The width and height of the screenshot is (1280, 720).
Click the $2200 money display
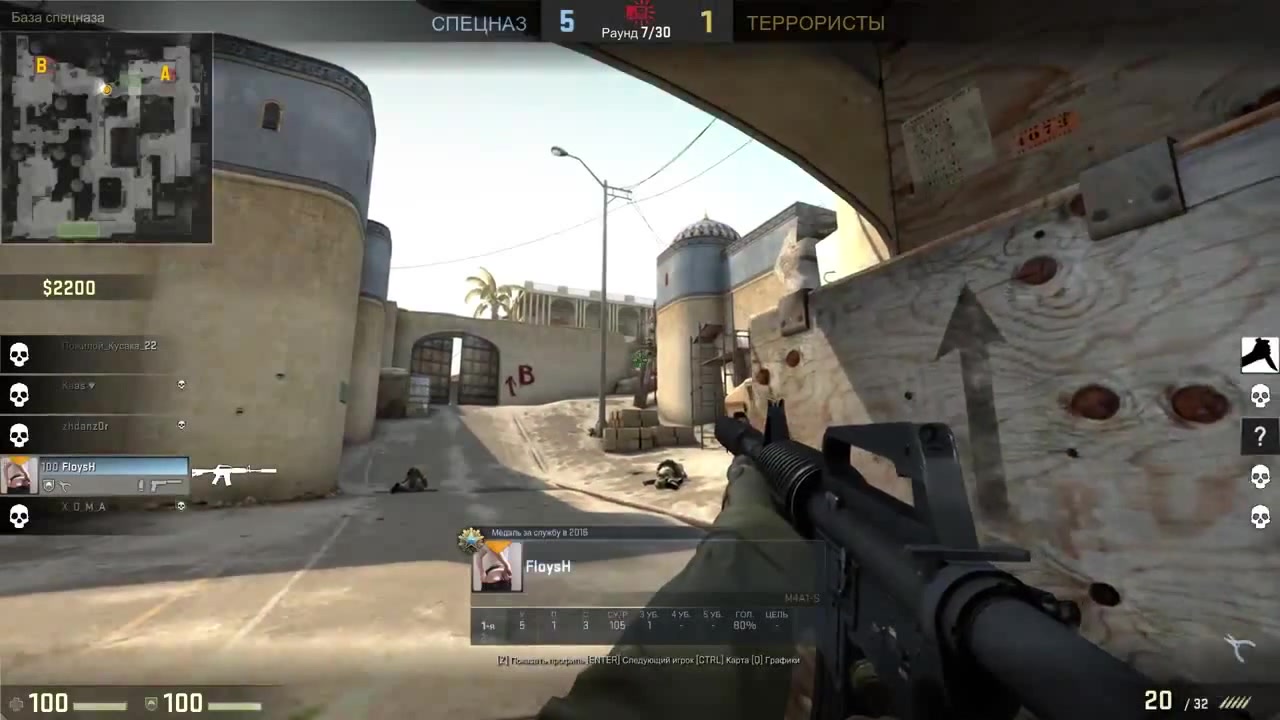(x=68, y=288)
